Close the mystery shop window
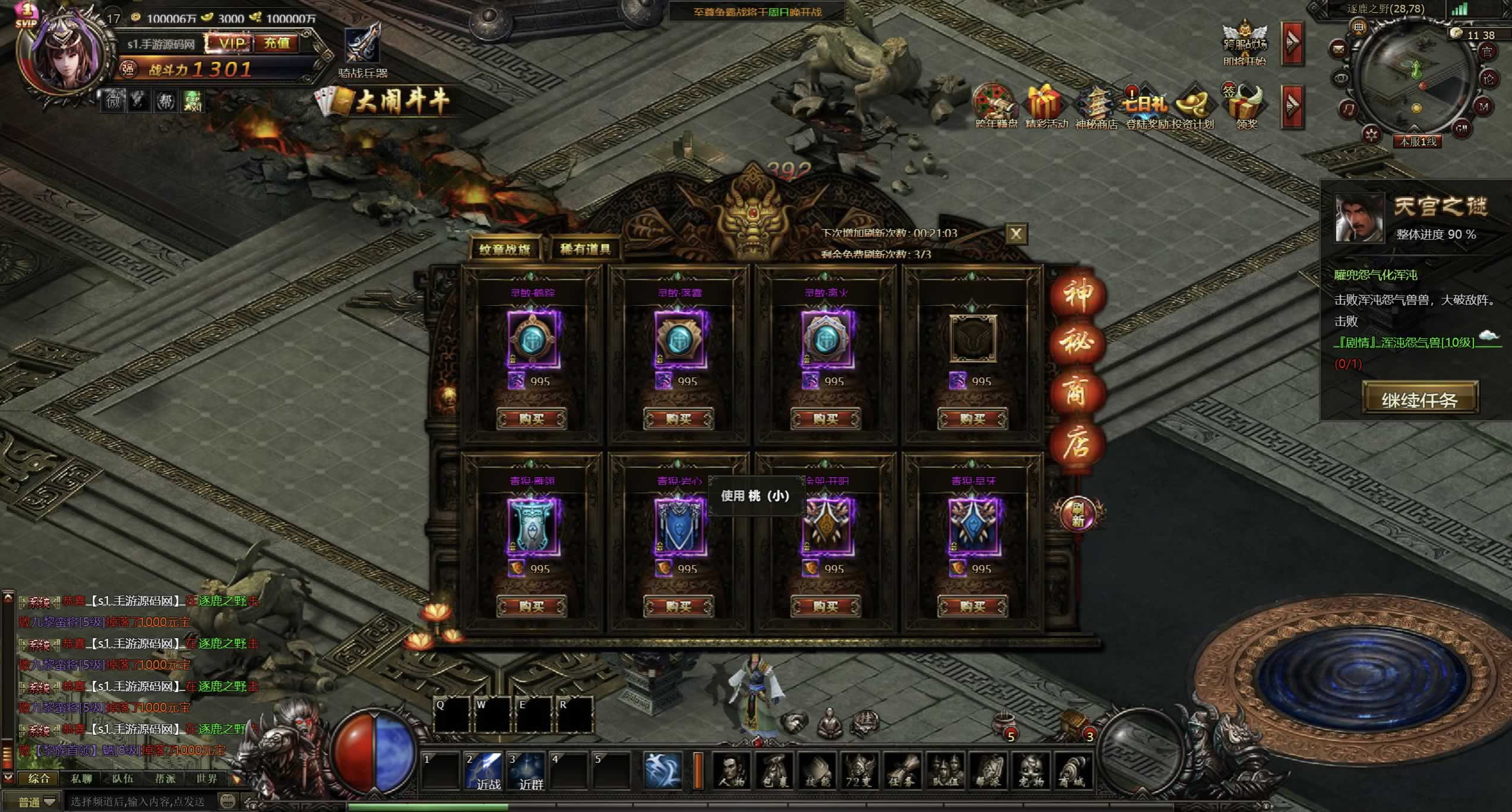 (1016, 234)
